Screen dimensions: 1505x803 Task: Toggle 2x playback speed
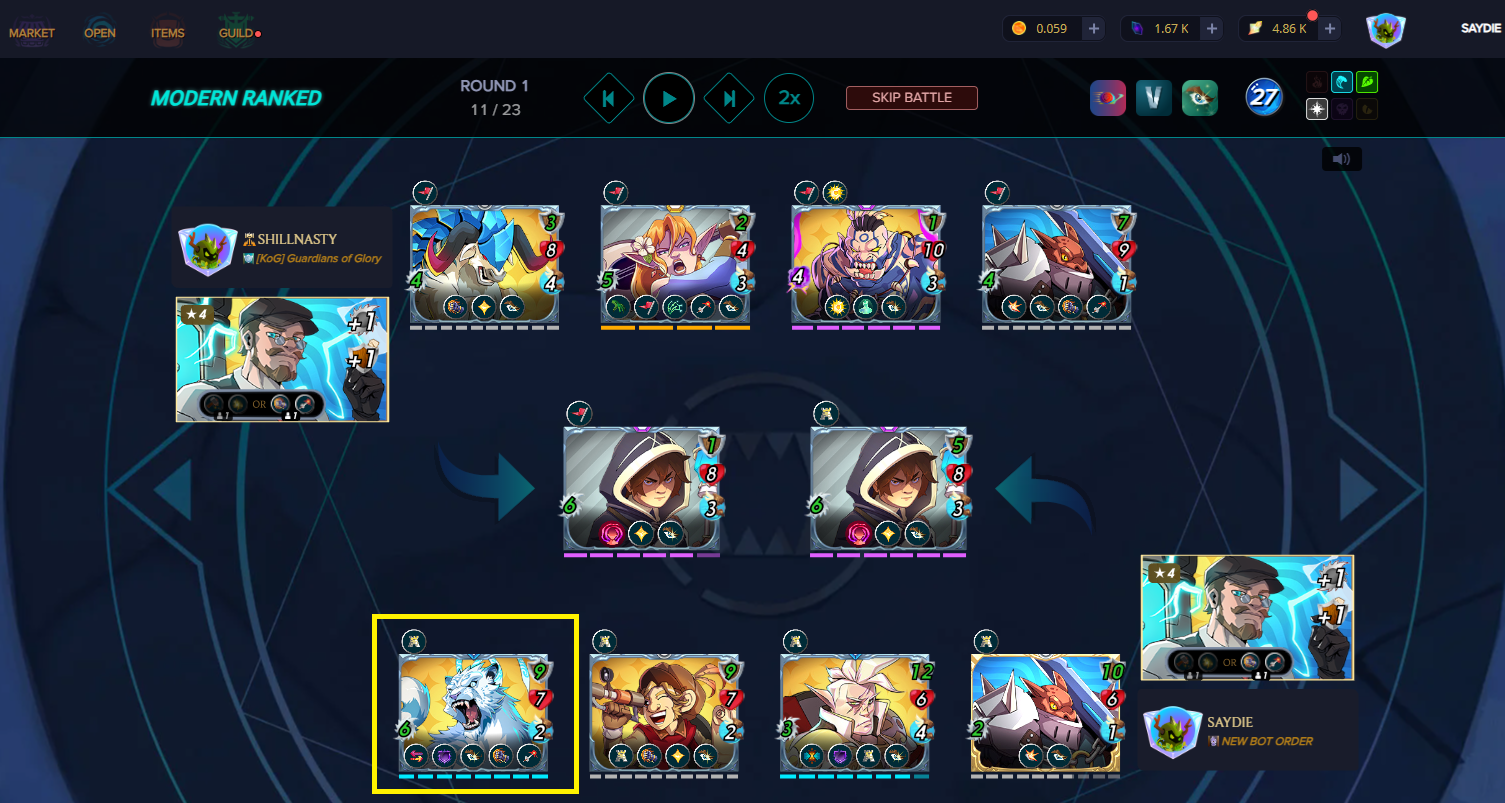pos(789,98)
